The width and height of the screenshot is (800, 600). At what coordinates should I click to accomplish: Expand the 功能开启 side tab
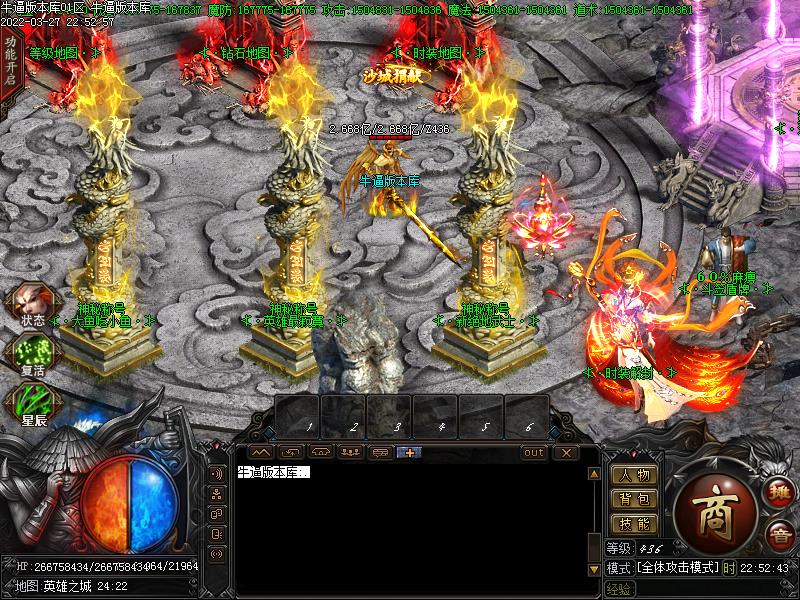point(9,60)
